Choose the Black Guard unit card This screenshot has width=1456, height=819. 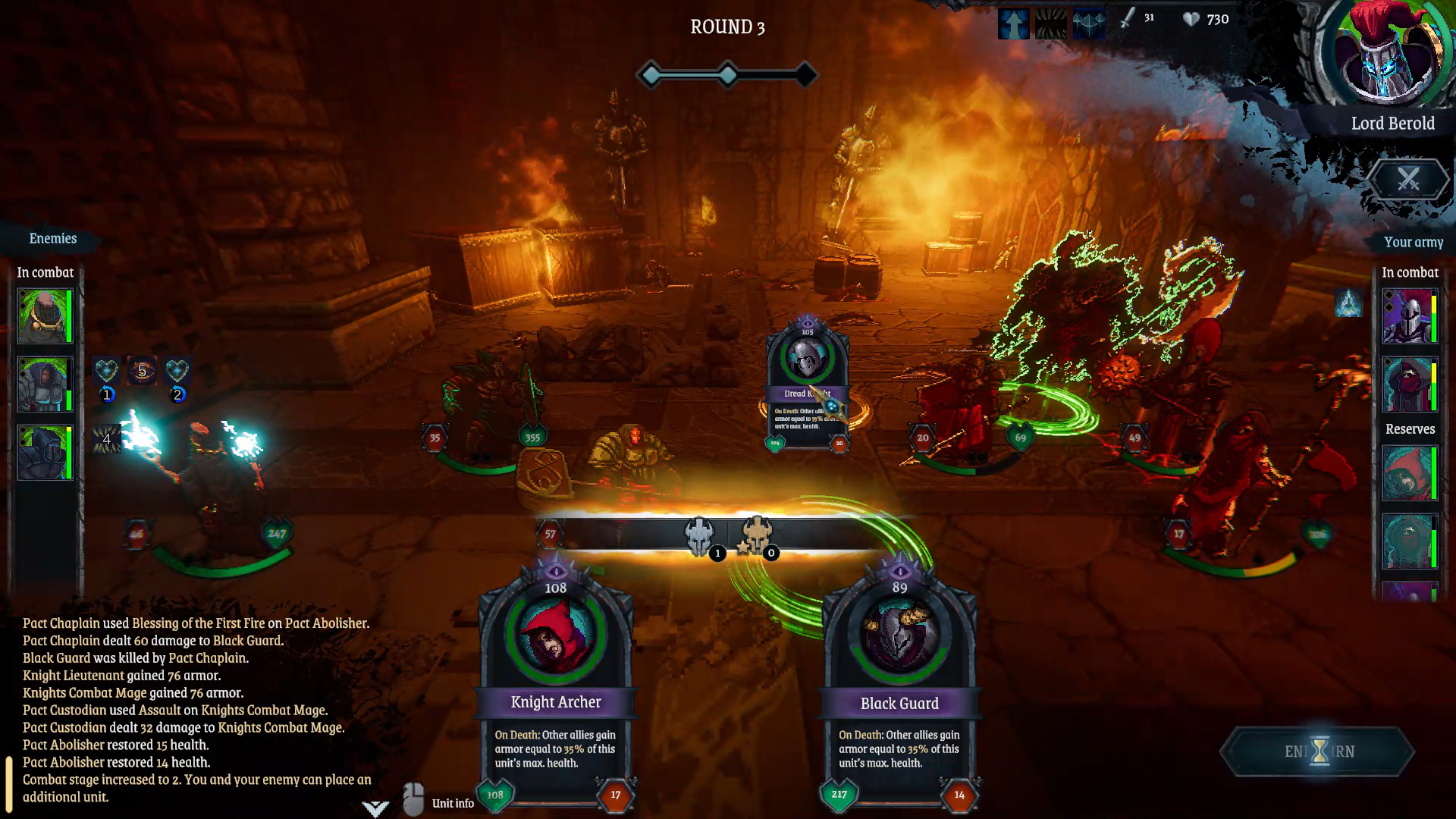click(x=899, y=682)
